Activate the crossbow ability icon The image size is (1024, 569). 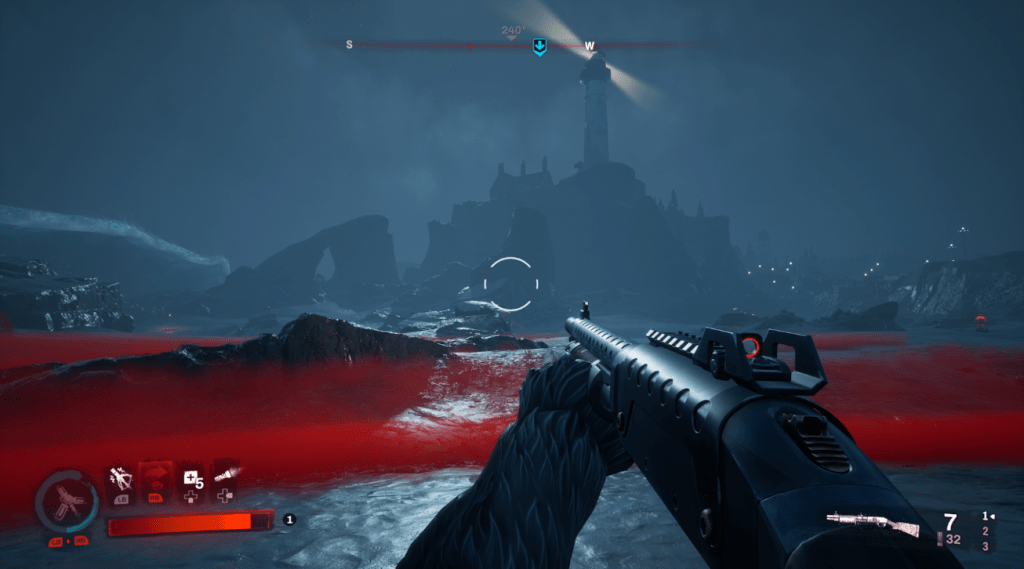click(121, 479)
